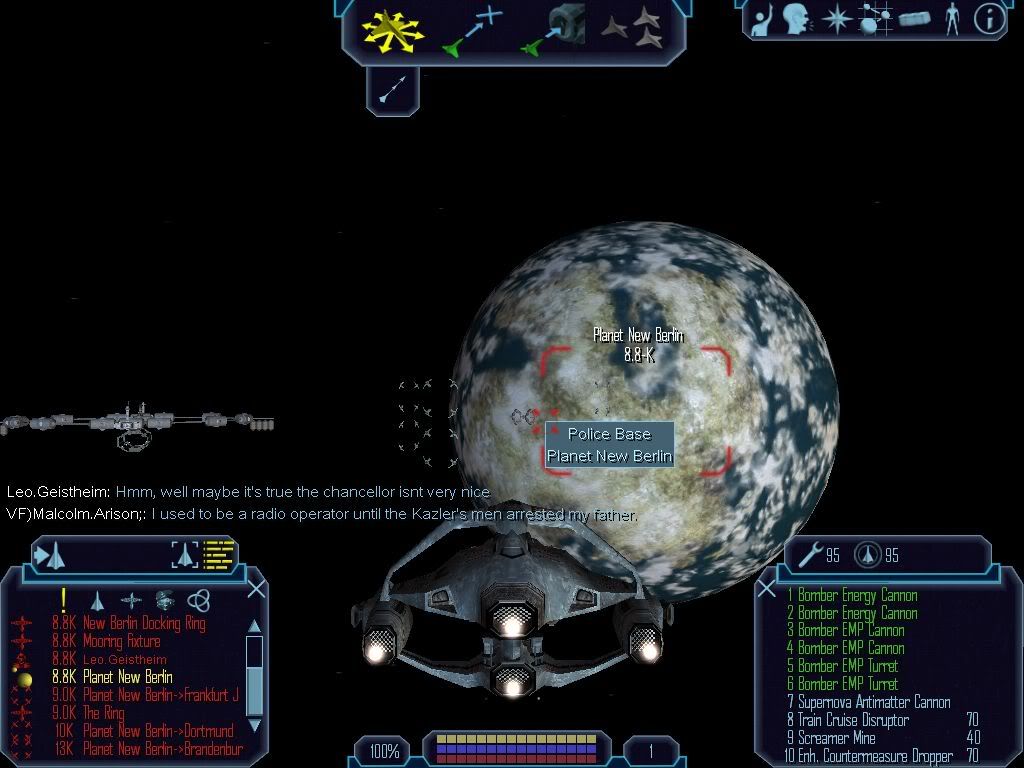Screen dimensions: 1024x768
Task: Open the Reputation human figure icon
Action: point(953,19)
